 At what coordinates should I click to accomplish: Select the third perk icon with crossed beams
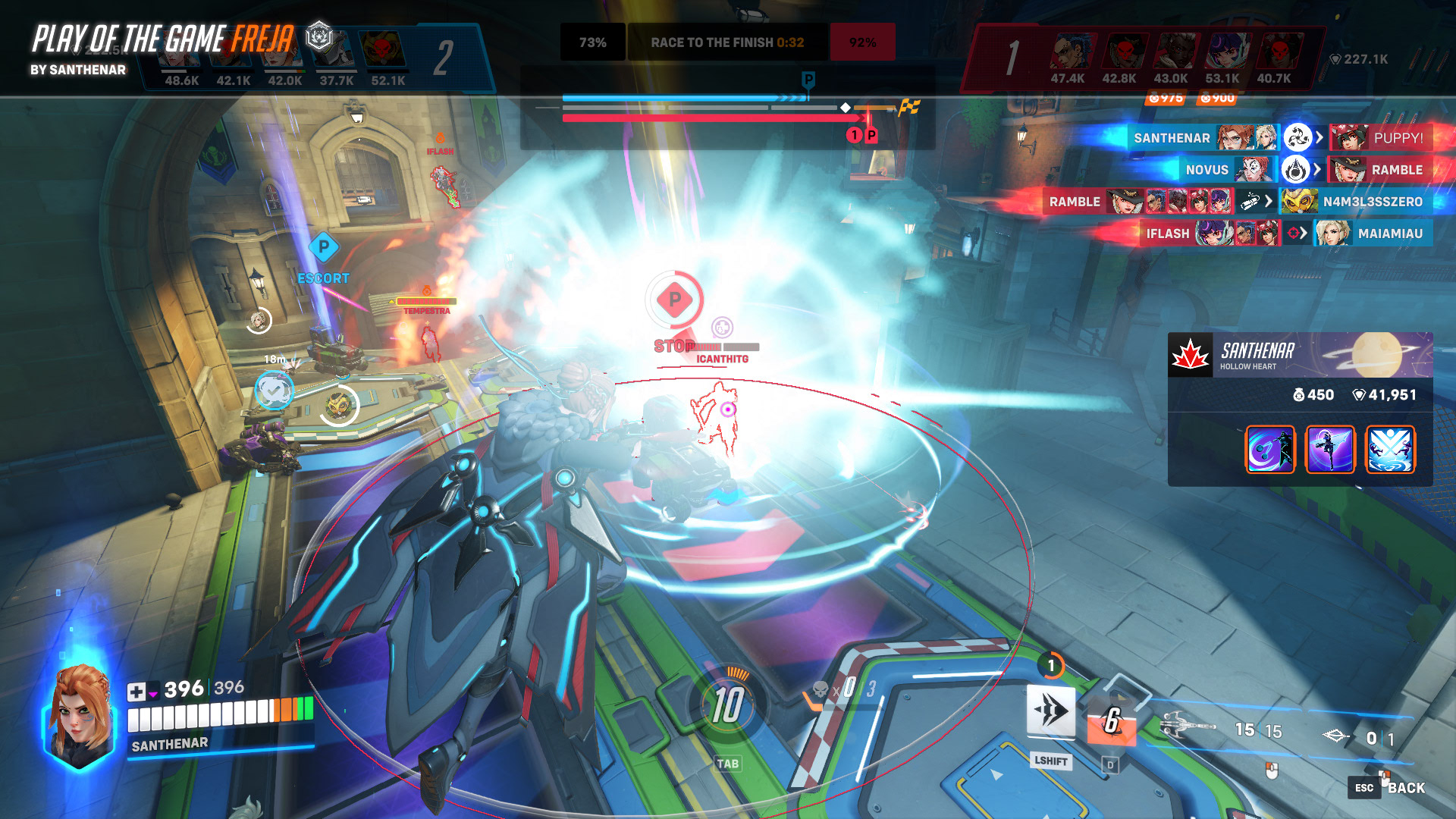coord(1390,449)
